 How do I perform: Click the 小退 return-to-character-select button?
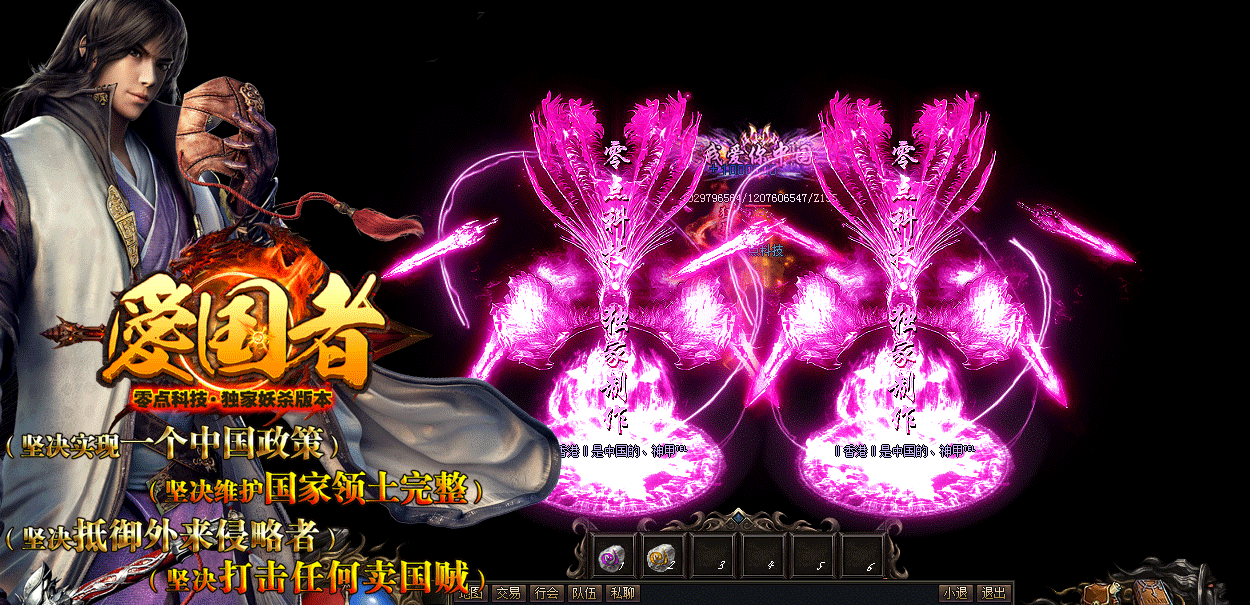coord(955,593)
